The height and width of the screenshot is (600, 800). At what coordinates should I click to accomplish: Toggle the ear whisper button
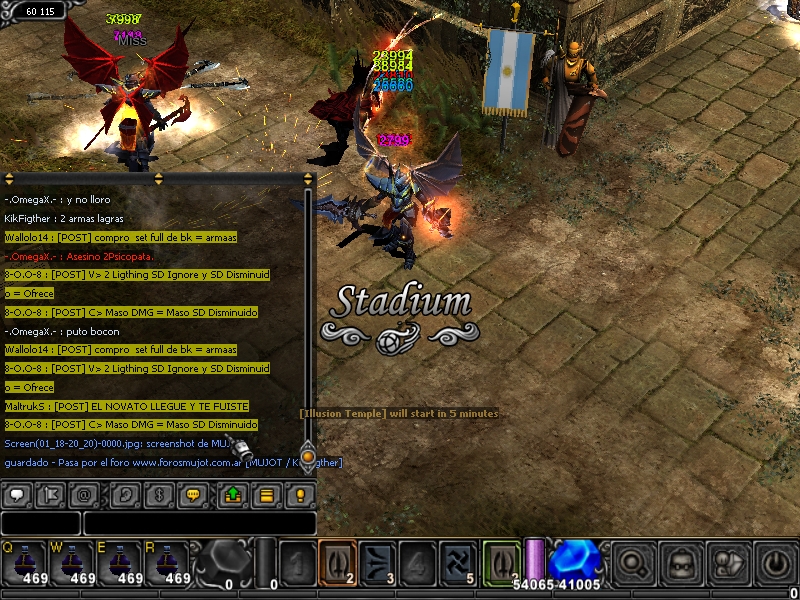(126, 494)
